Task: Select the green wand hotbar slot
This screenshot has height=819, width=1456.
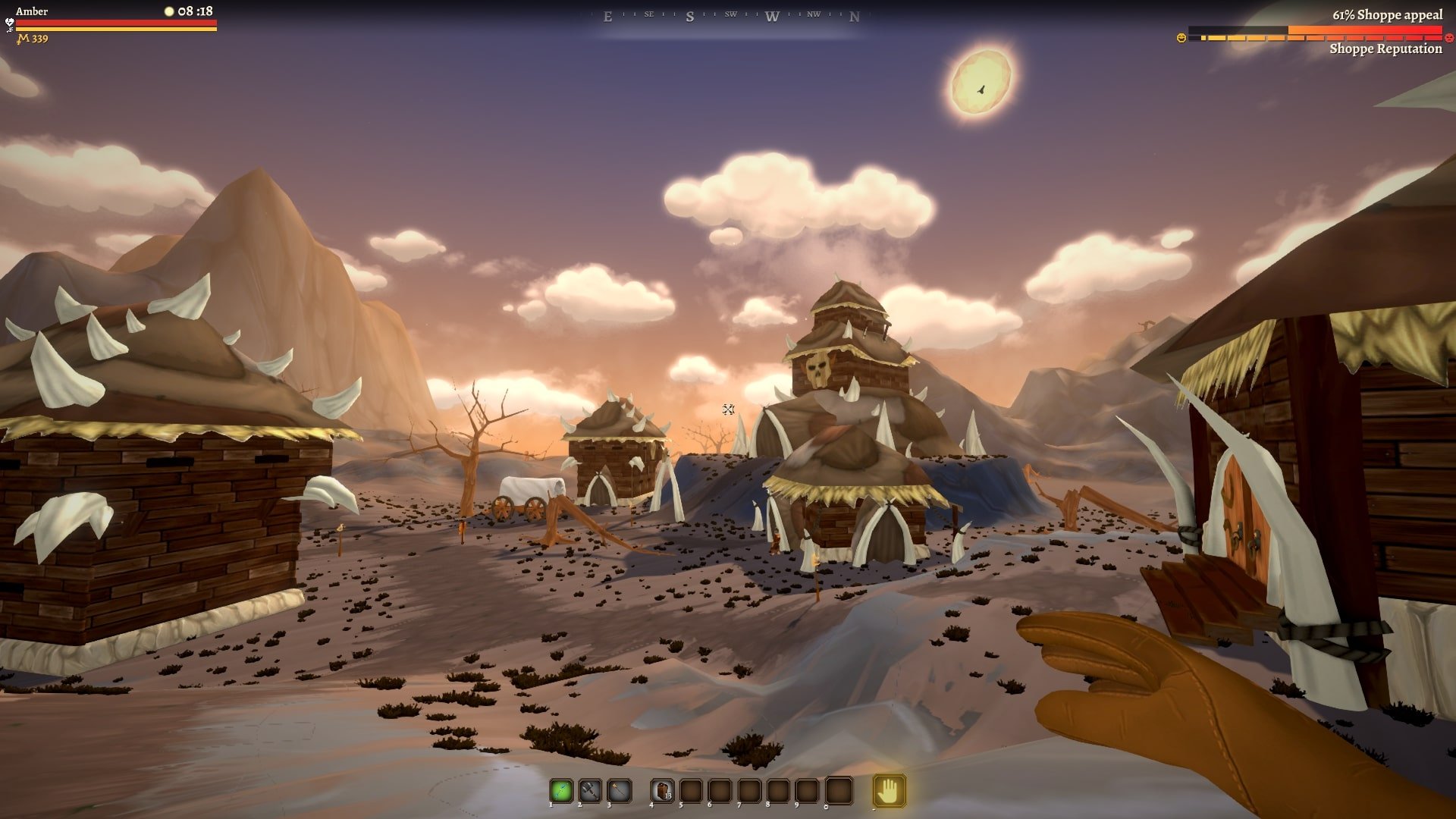Action: coord(561,791)
